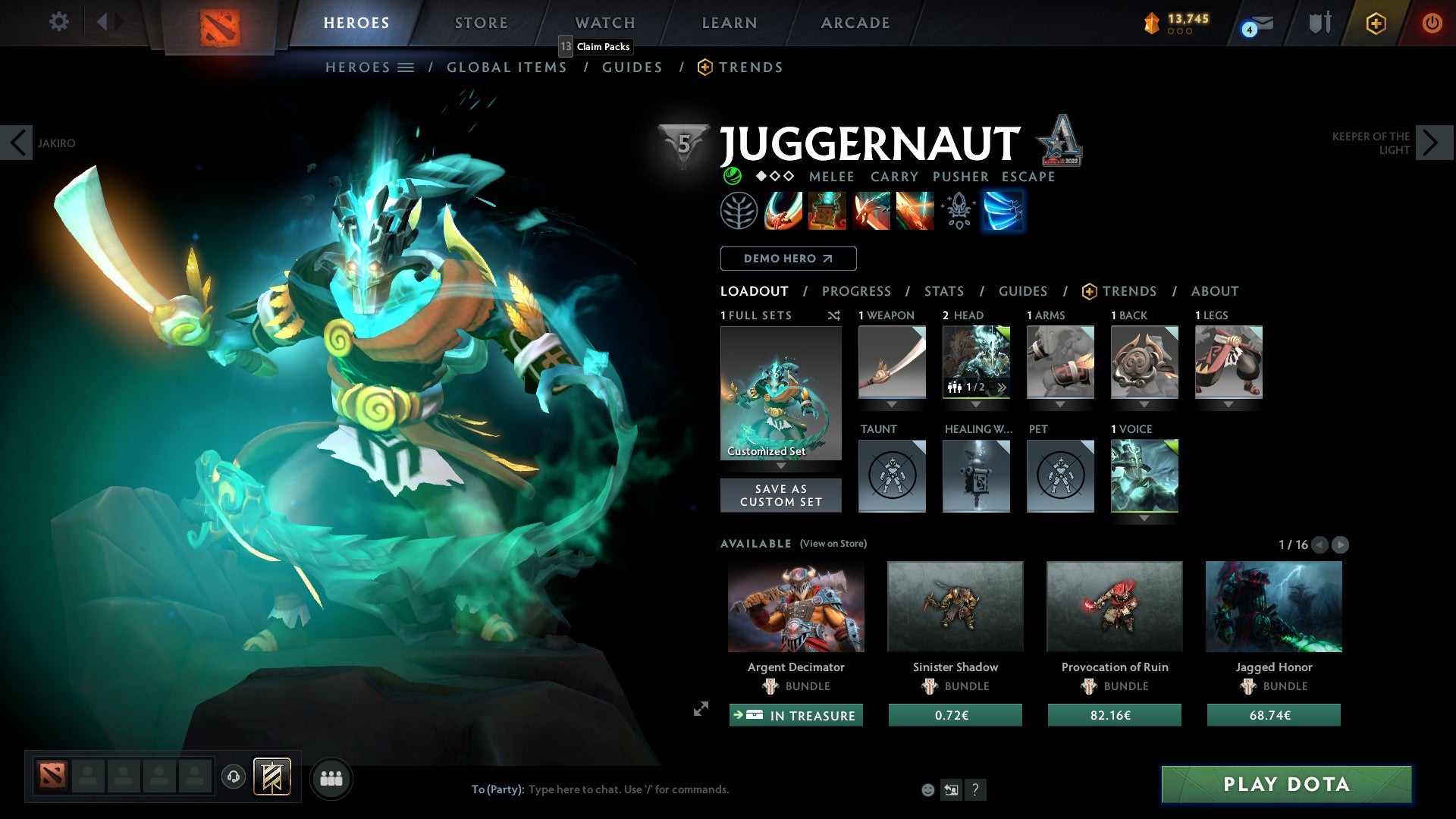This screenshot has height=819, width=1456.
Task: Expand the Weapon slot dropdown arrow
Action: [892, 404]
